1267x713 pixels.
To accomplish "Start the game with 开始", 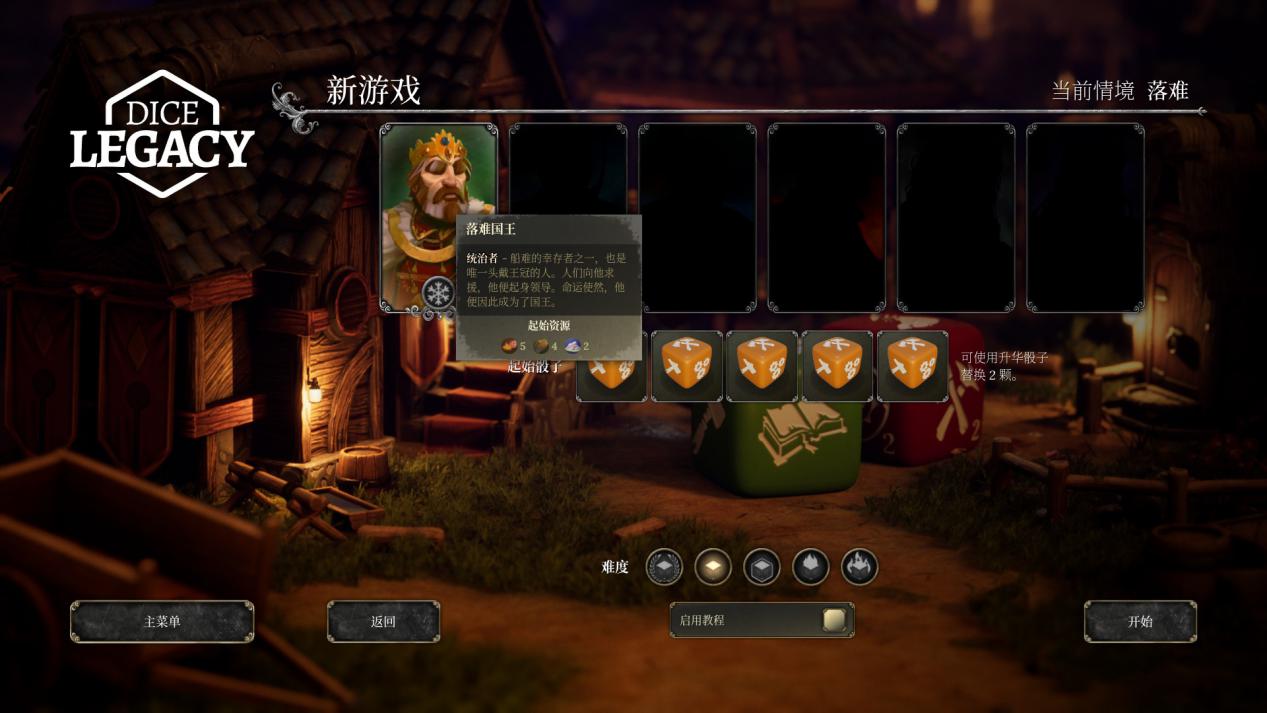I will [x=1140, y=622].
